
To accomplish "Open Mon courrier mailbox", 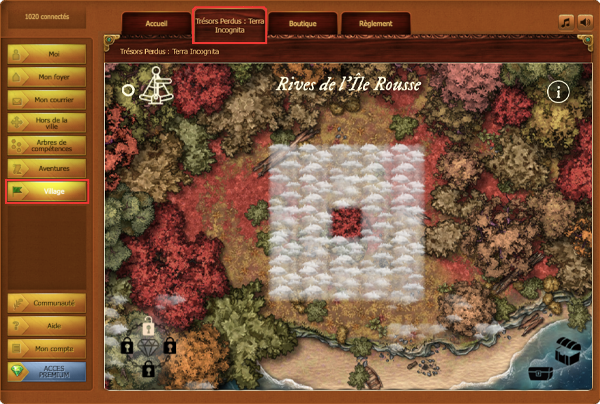I will (x=47, y=99).
